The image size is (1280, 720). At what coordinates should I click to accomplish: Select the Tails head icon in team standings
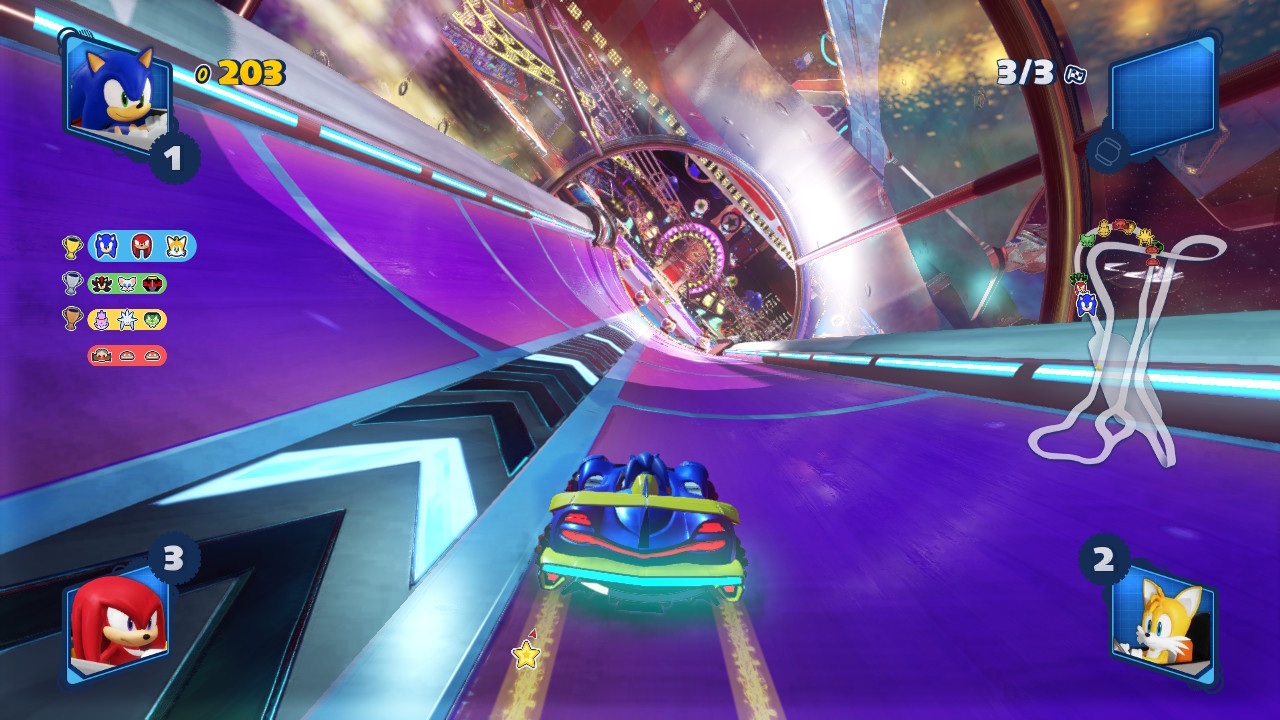tap(176, 246)
